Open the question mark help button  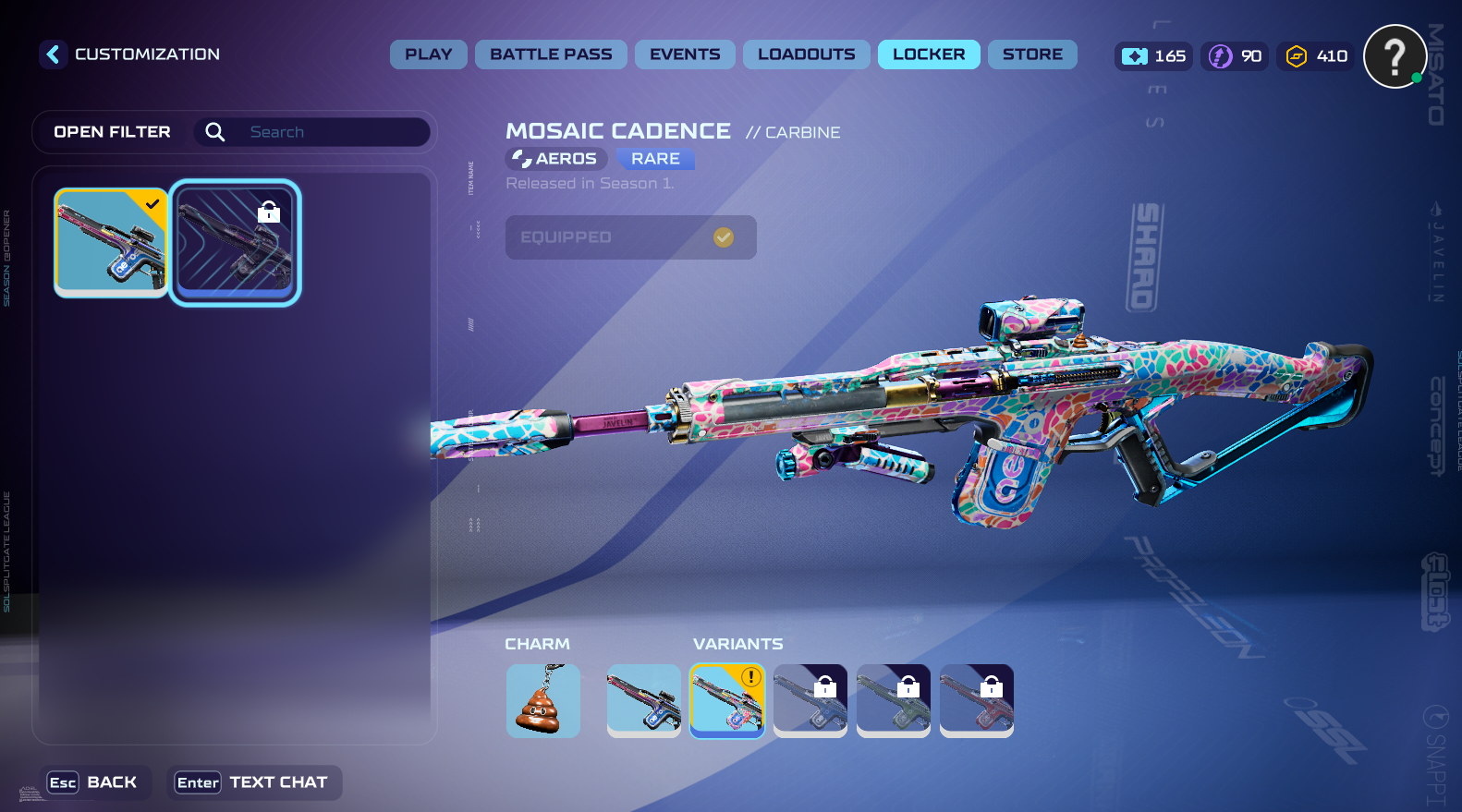[x=1395, y=56]
